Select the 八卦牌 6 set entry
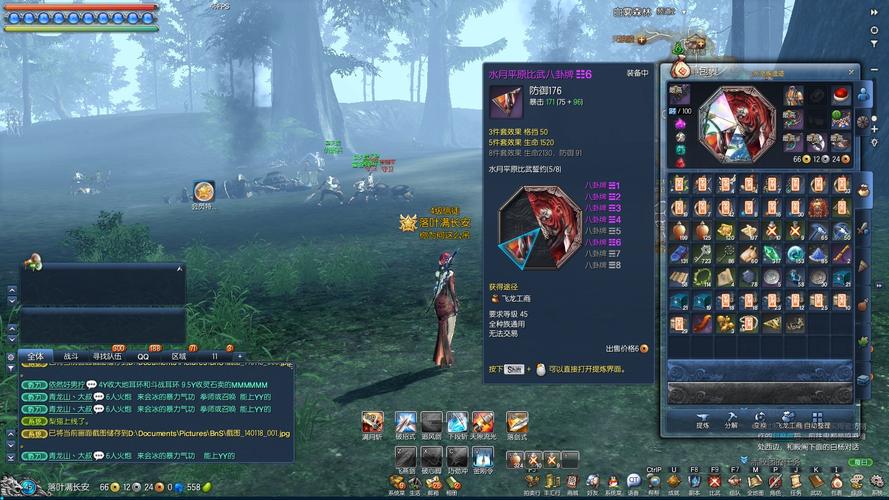The height and width of the screenshot is (500, 889). (x=603, y=242)
